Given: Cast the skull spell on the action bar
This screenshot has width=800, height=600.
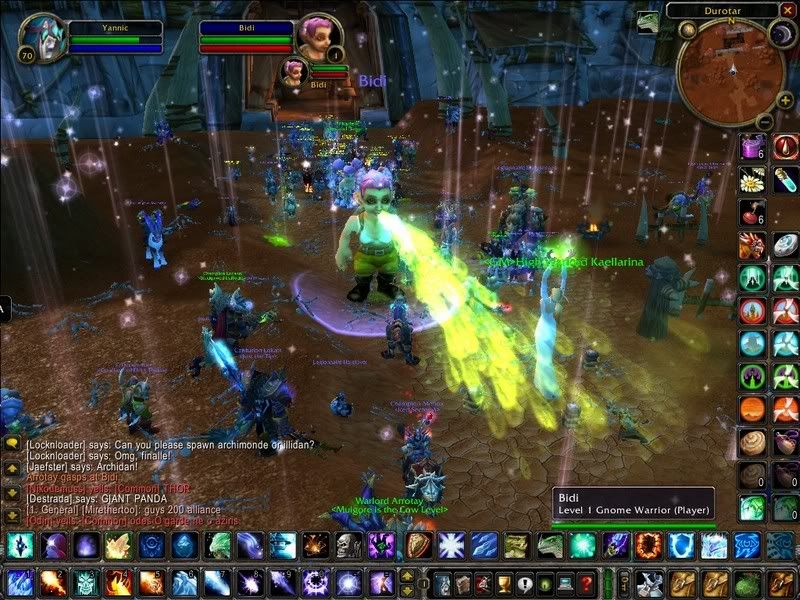Looking at the screenshot, I should 347,545.
